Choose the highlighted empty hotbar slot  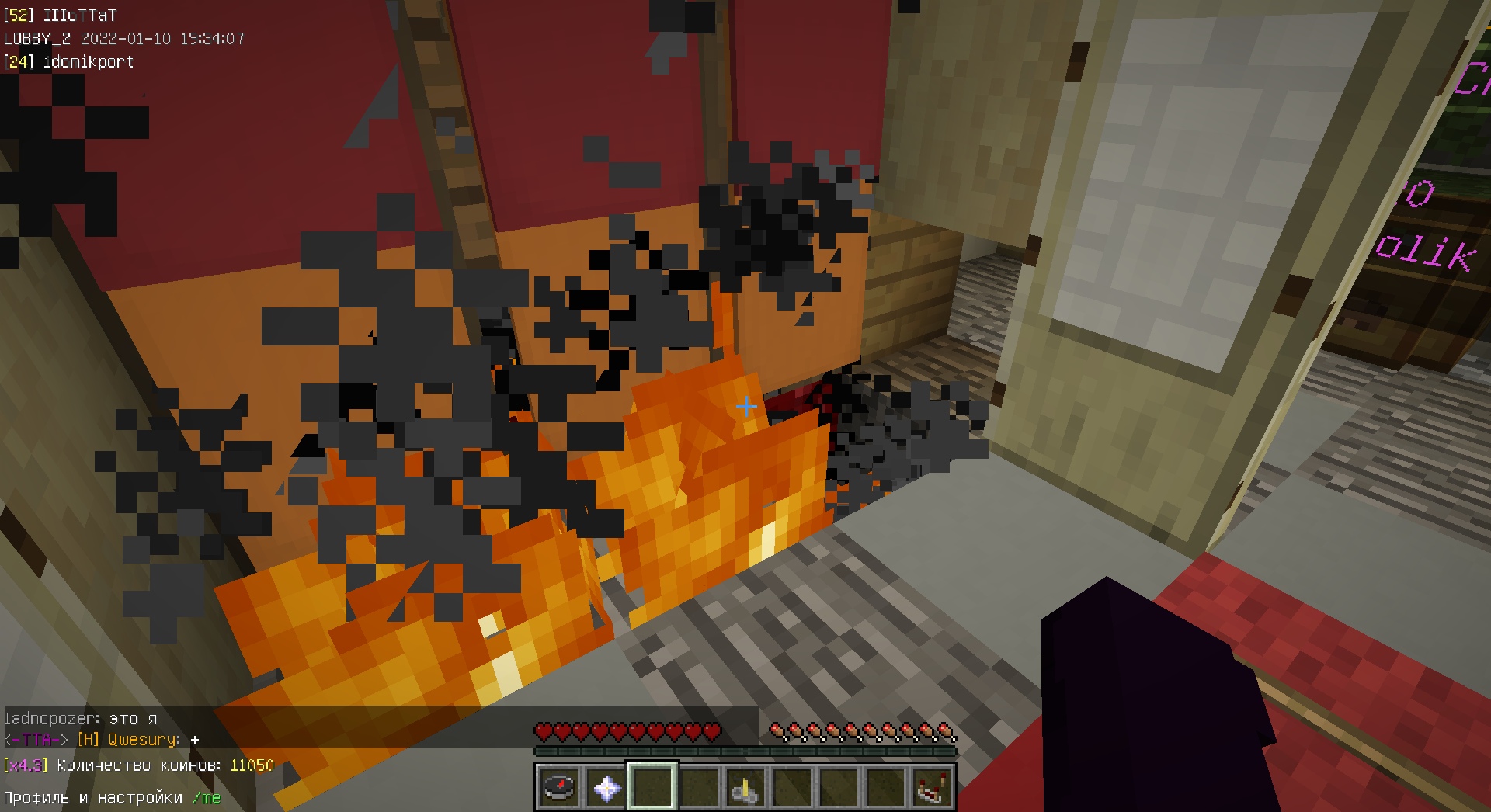(x=652, y=788)
